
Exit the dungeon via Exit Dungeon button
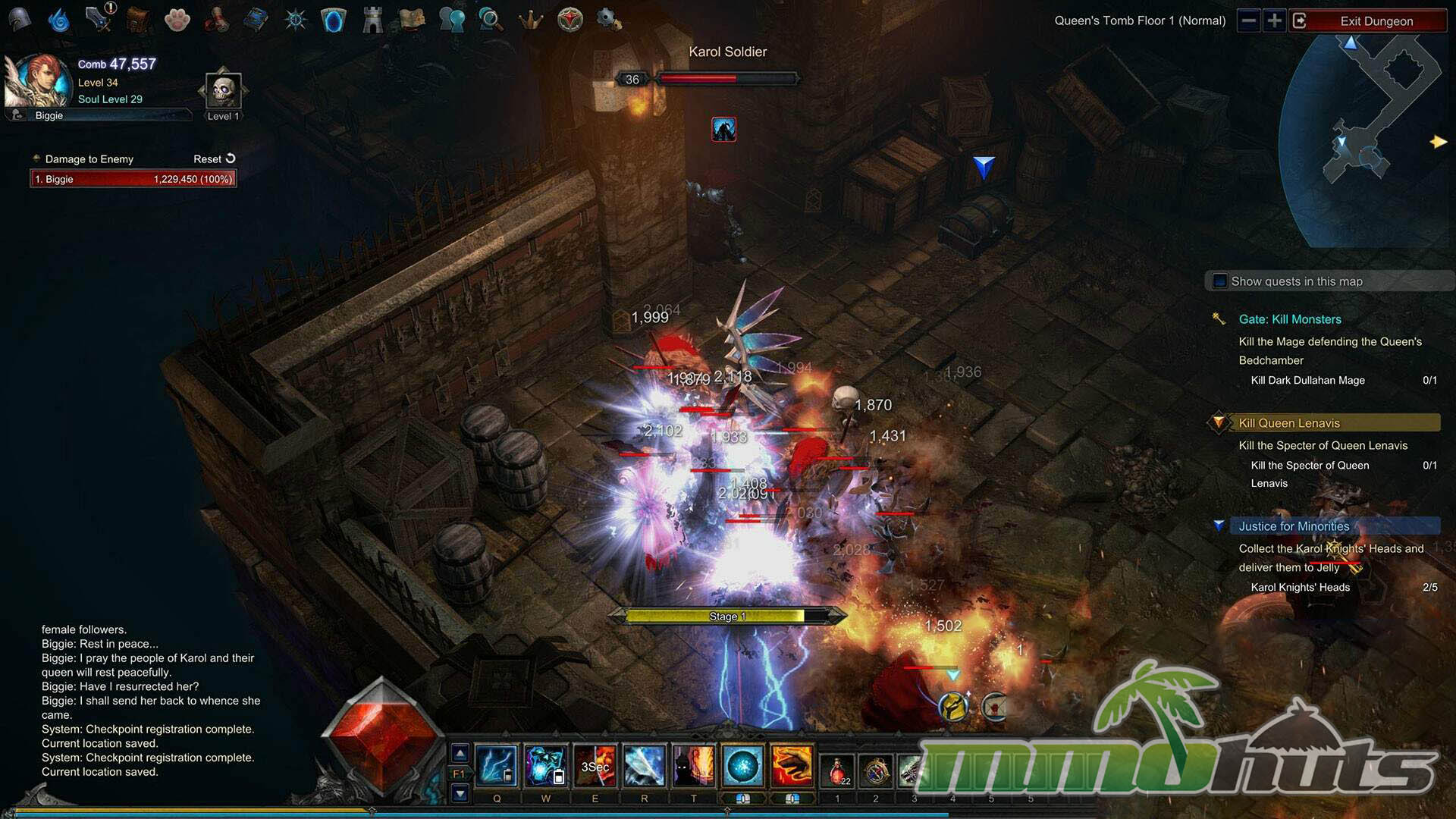pos(1376,21)
